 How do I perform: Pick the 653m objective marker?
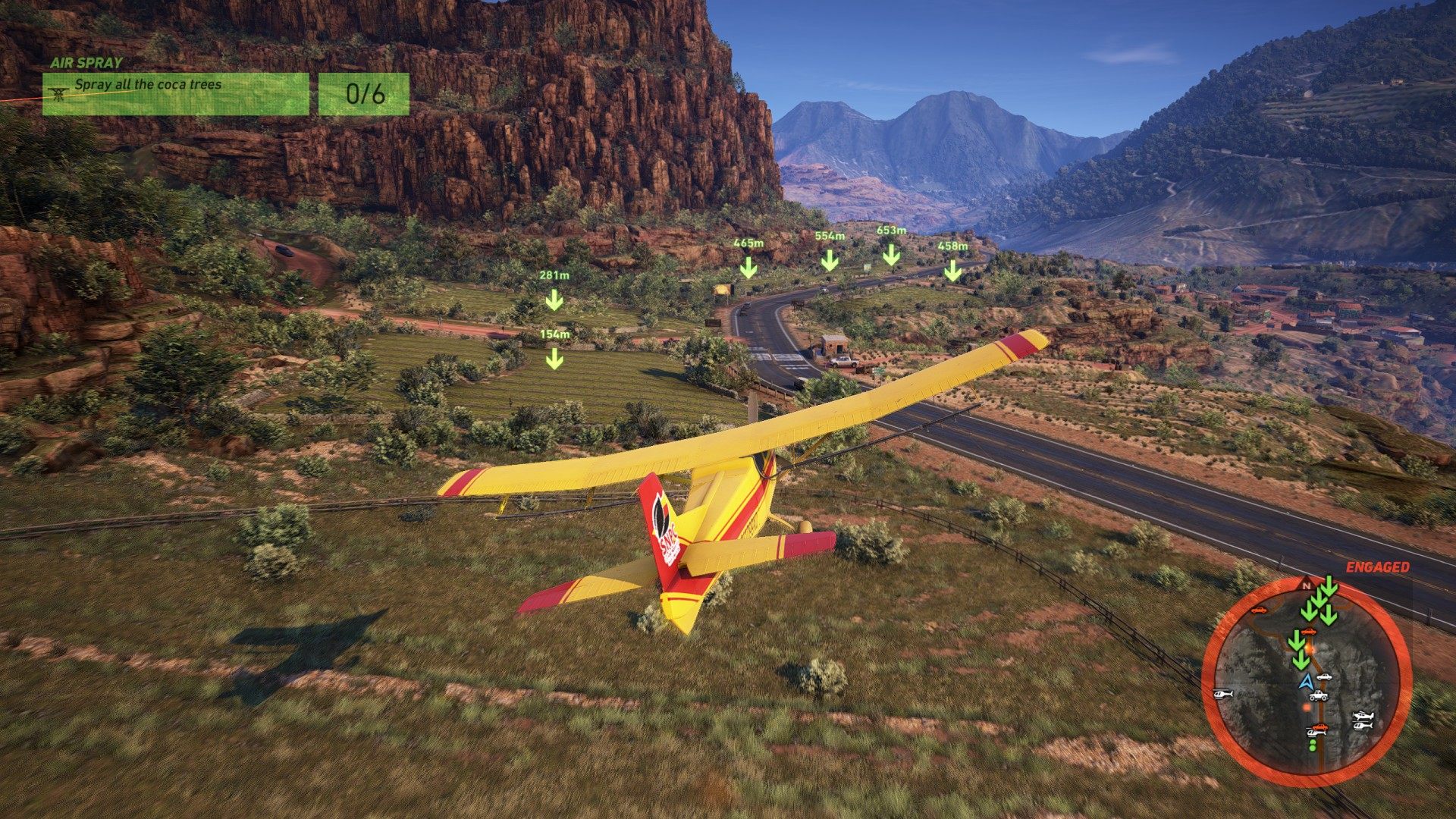891,254
